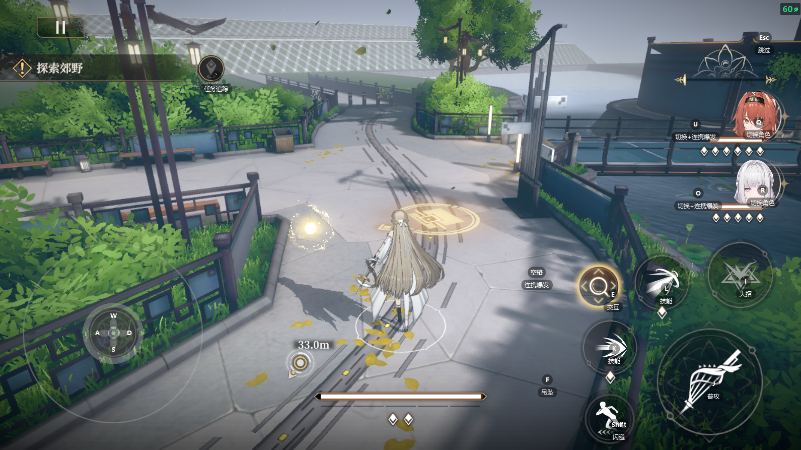Click the virtual movement joystick
This screenshot has width=801, height=450.
(113, 332)
